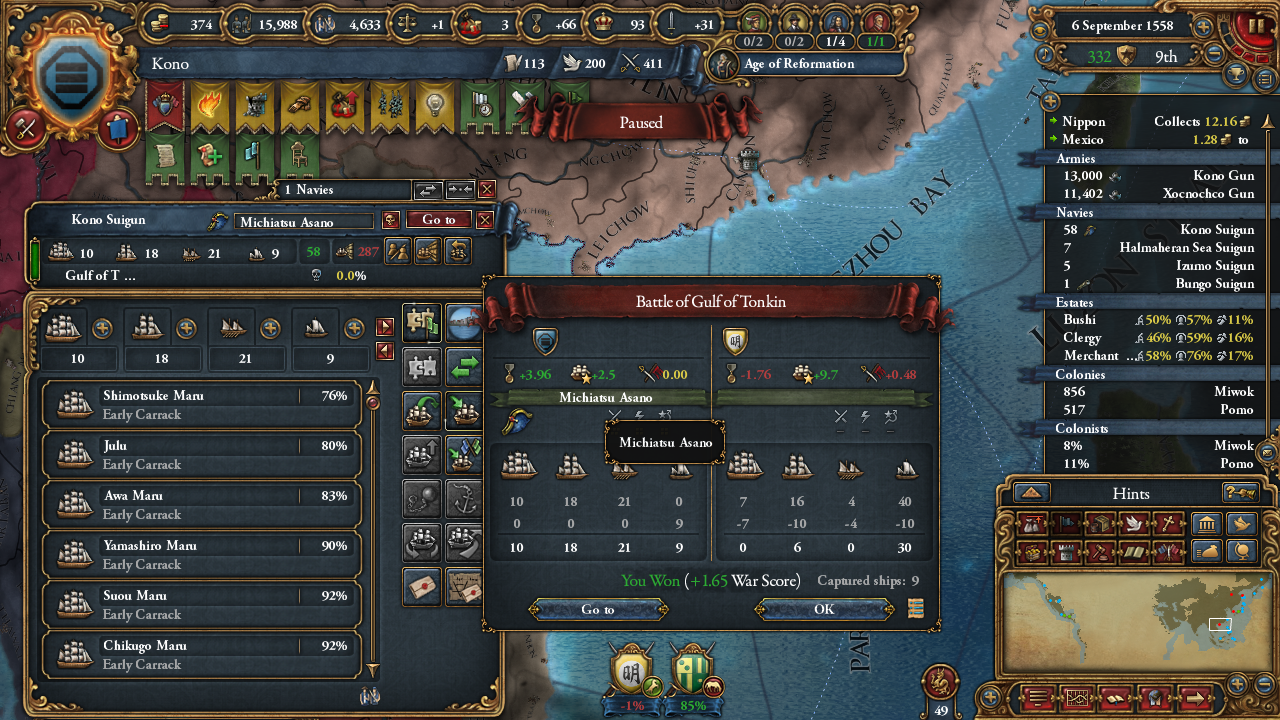1280x720 pixels.
Task: Click Go to in the Battle of Gulf of Tonkin window
Action: (x=597, y=608)
